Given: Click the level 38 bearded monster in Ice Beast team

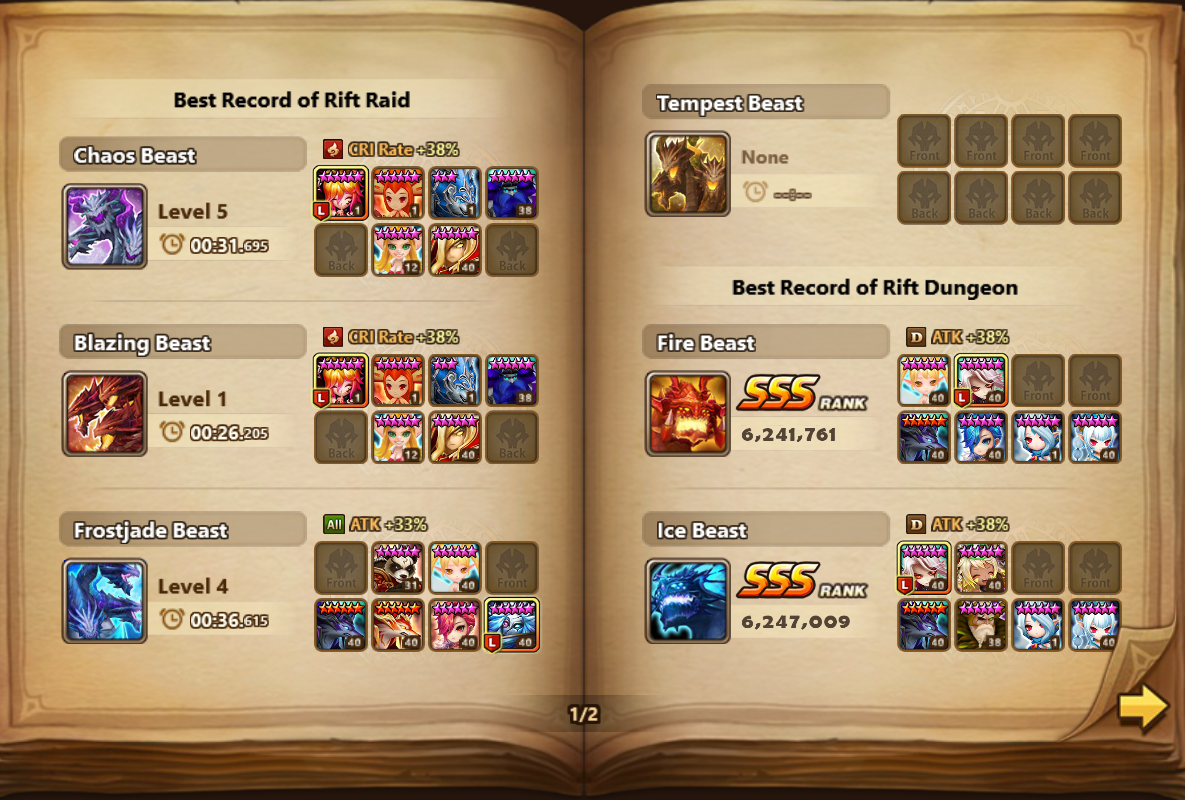Looking at the screenshot, I should [x=981, y=625].
